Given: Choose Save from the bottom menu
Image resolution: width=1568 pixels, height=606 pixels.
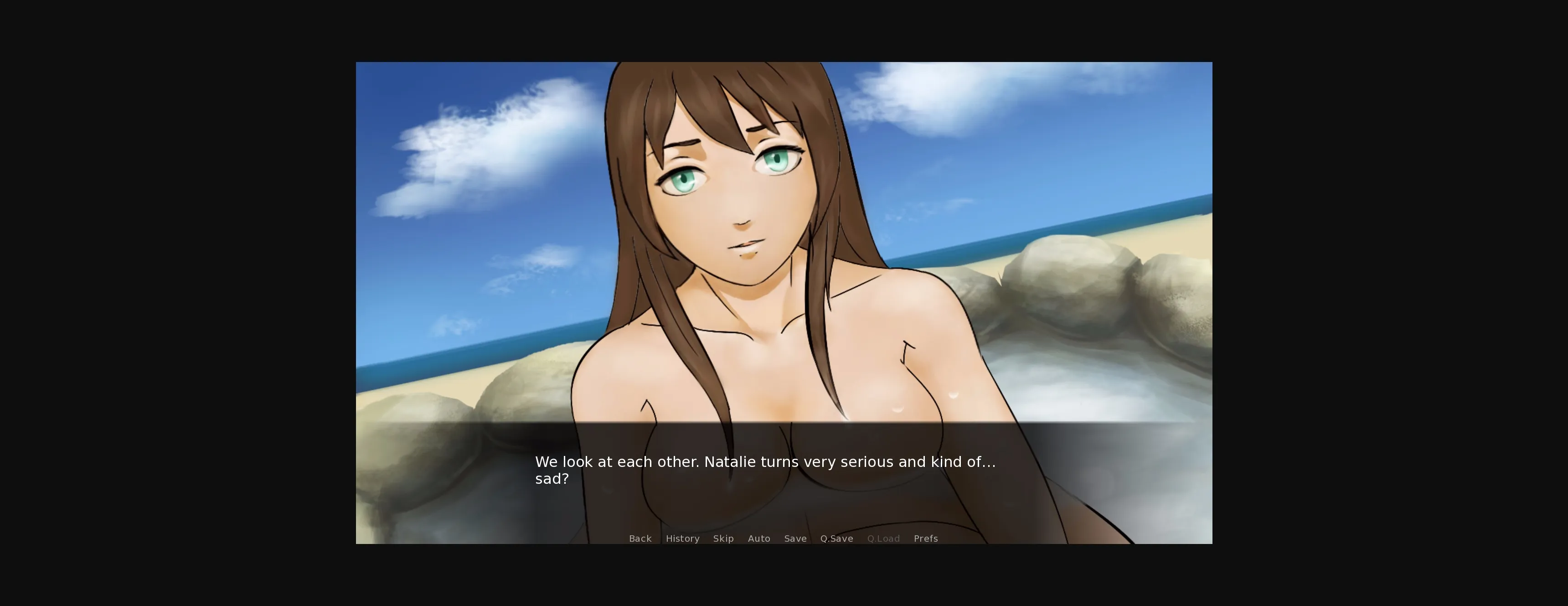Looking at the screenshot, I should point(795,539).
